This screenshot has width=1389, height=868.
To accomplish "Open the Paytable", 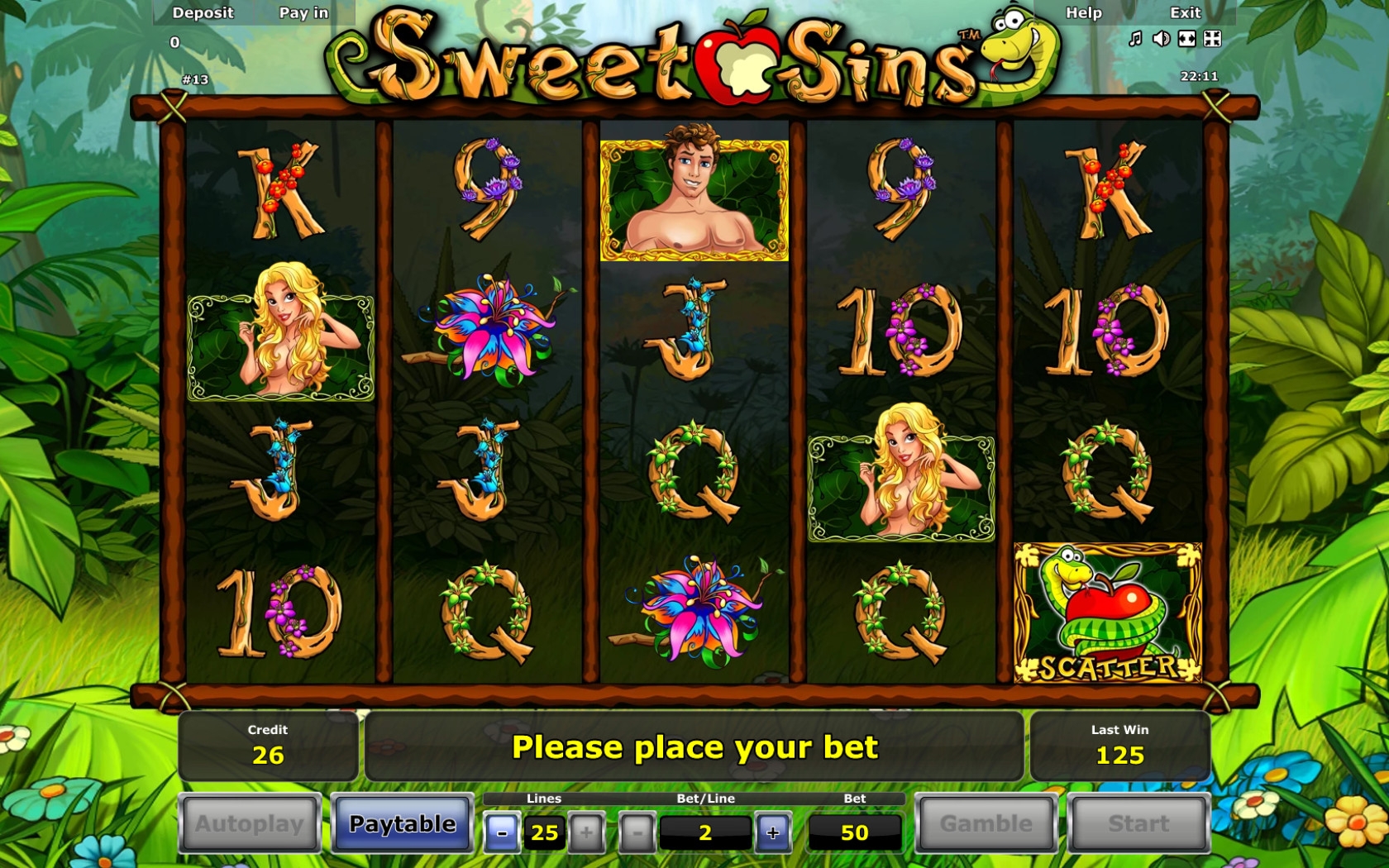I will click(x=402, y=823).
